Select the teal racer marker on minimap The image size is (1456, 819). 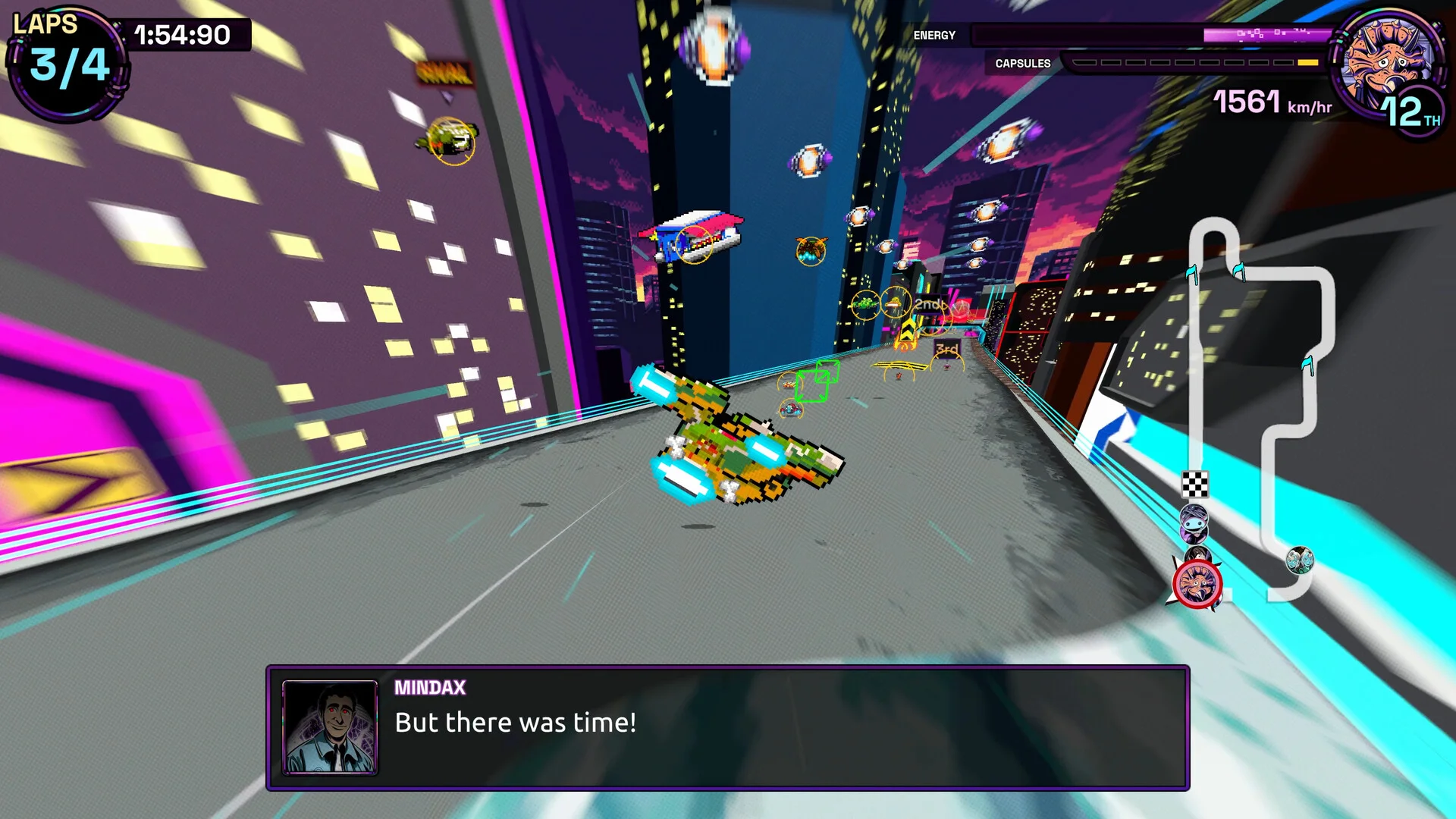coord(1300,560)
